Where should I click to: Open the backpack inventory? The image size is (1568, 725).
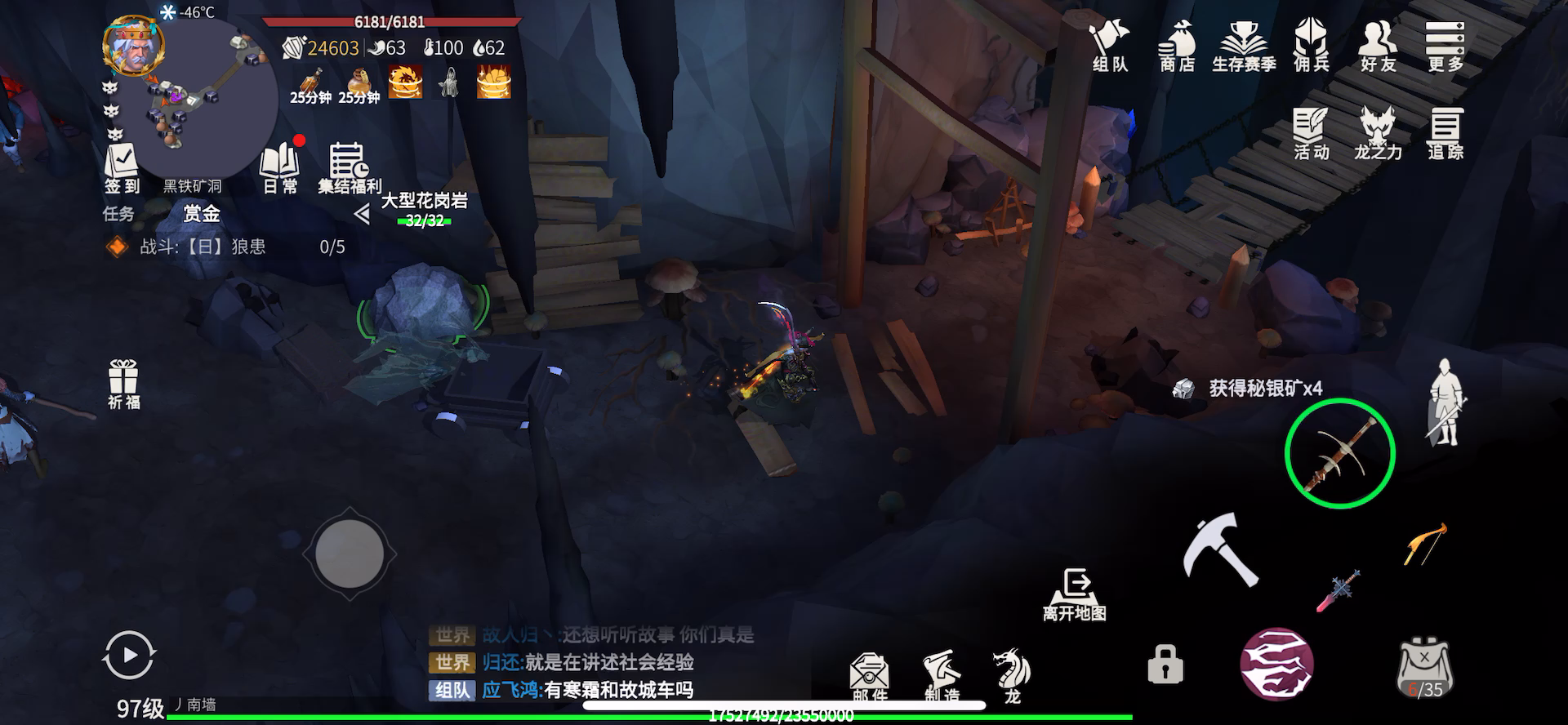(x=1425, y=667)
